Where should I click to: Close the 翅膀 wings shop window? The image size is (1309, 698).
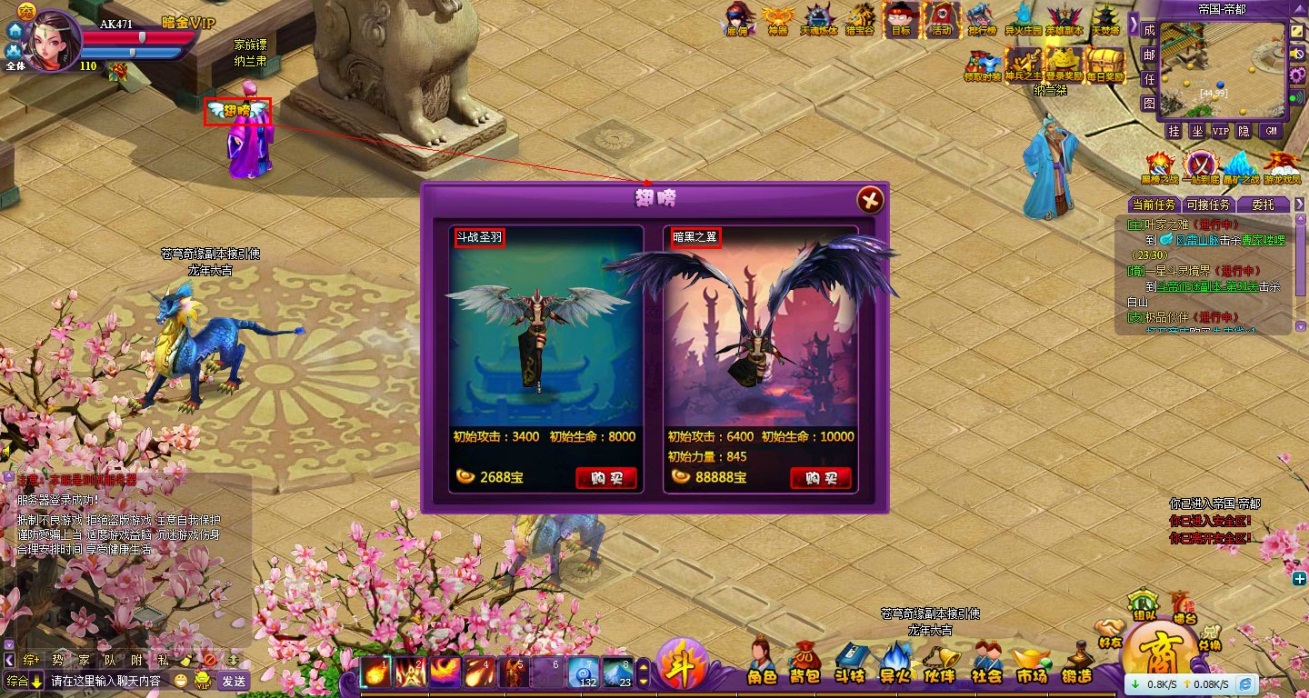[870, 200]
